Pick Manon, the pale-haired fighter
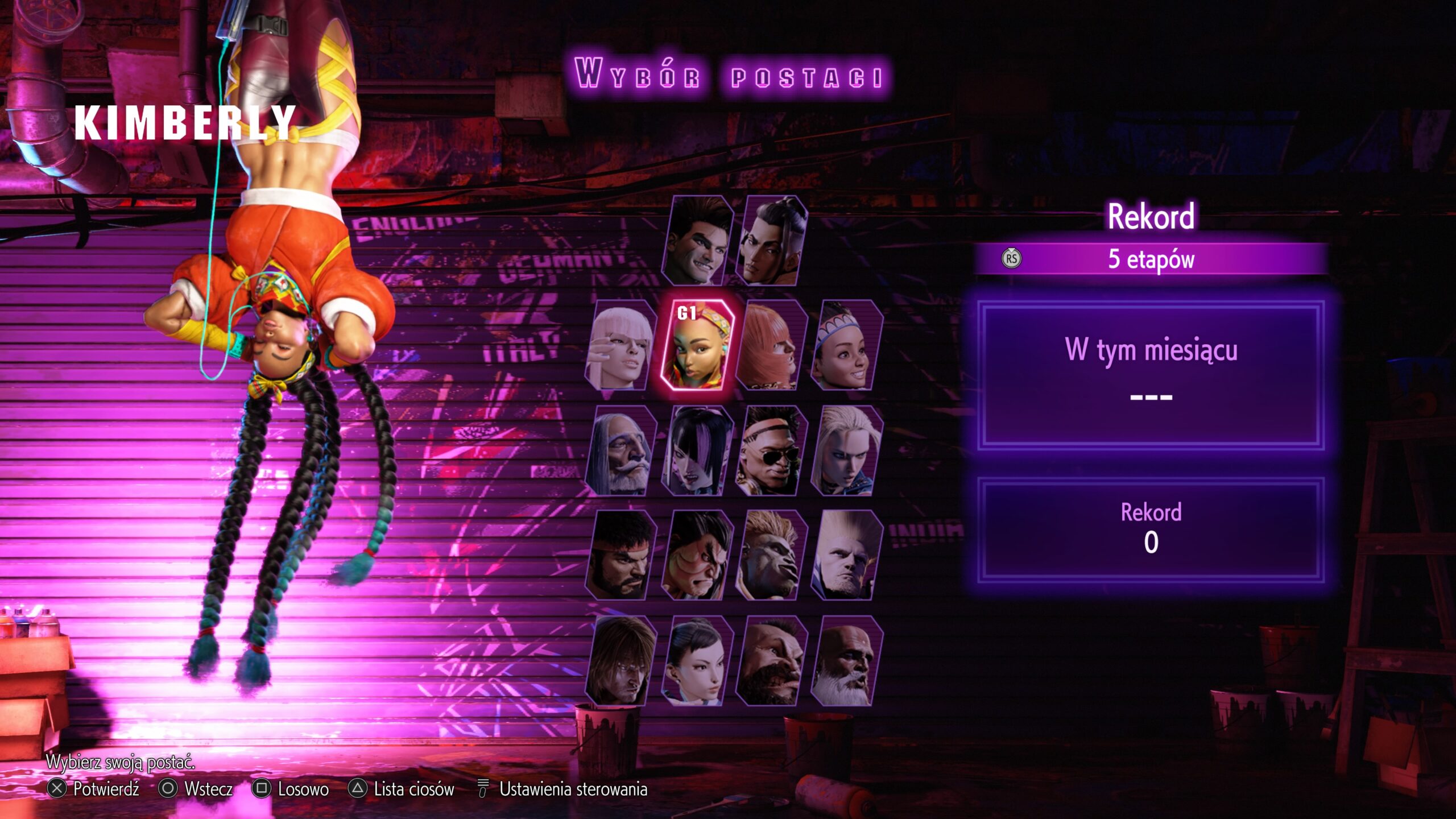This screenshot has width=1456, height=819. (621, 346)
